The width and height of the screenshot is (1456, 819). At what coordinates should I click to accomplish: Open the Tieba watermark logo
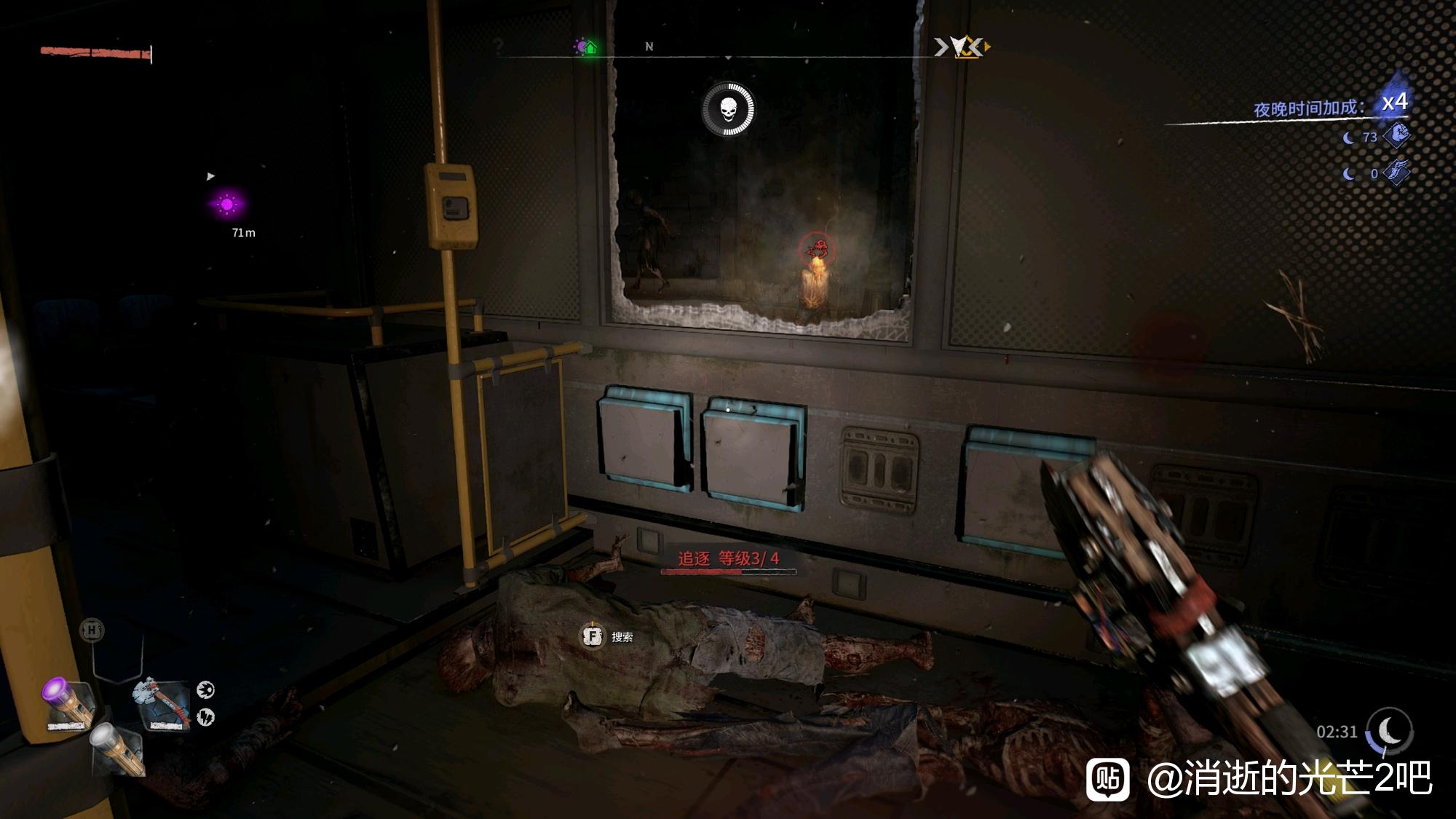[1108, 779]
